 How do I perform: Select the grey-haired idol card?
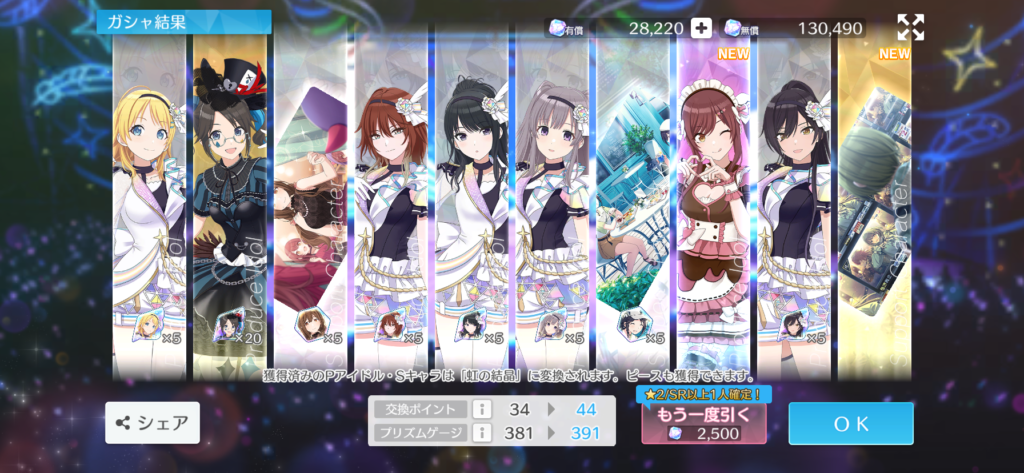pos(554,200)
